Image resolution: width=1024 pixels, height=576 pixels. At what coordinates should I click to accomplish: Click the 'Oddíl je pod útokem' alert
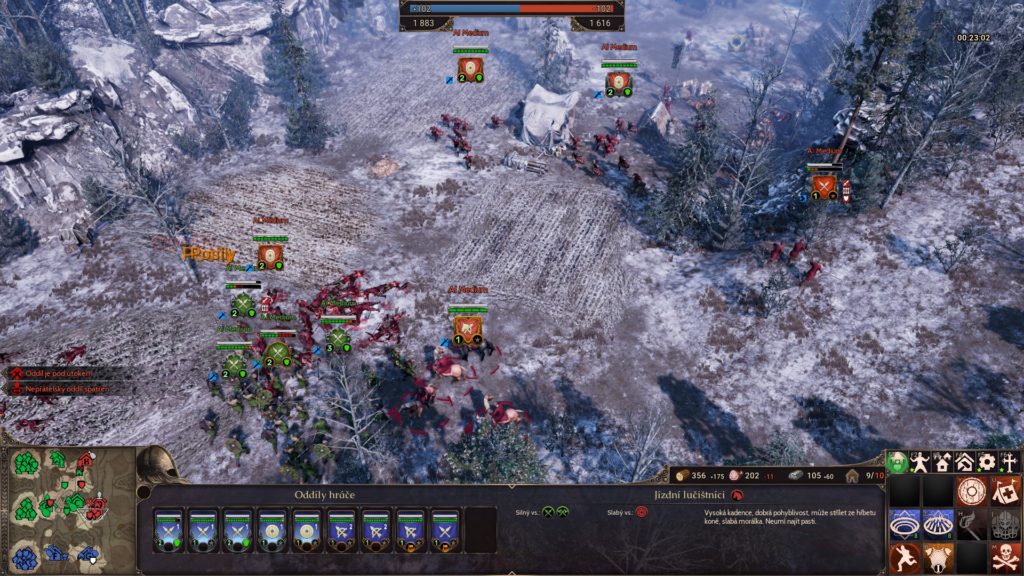point(60,373)
